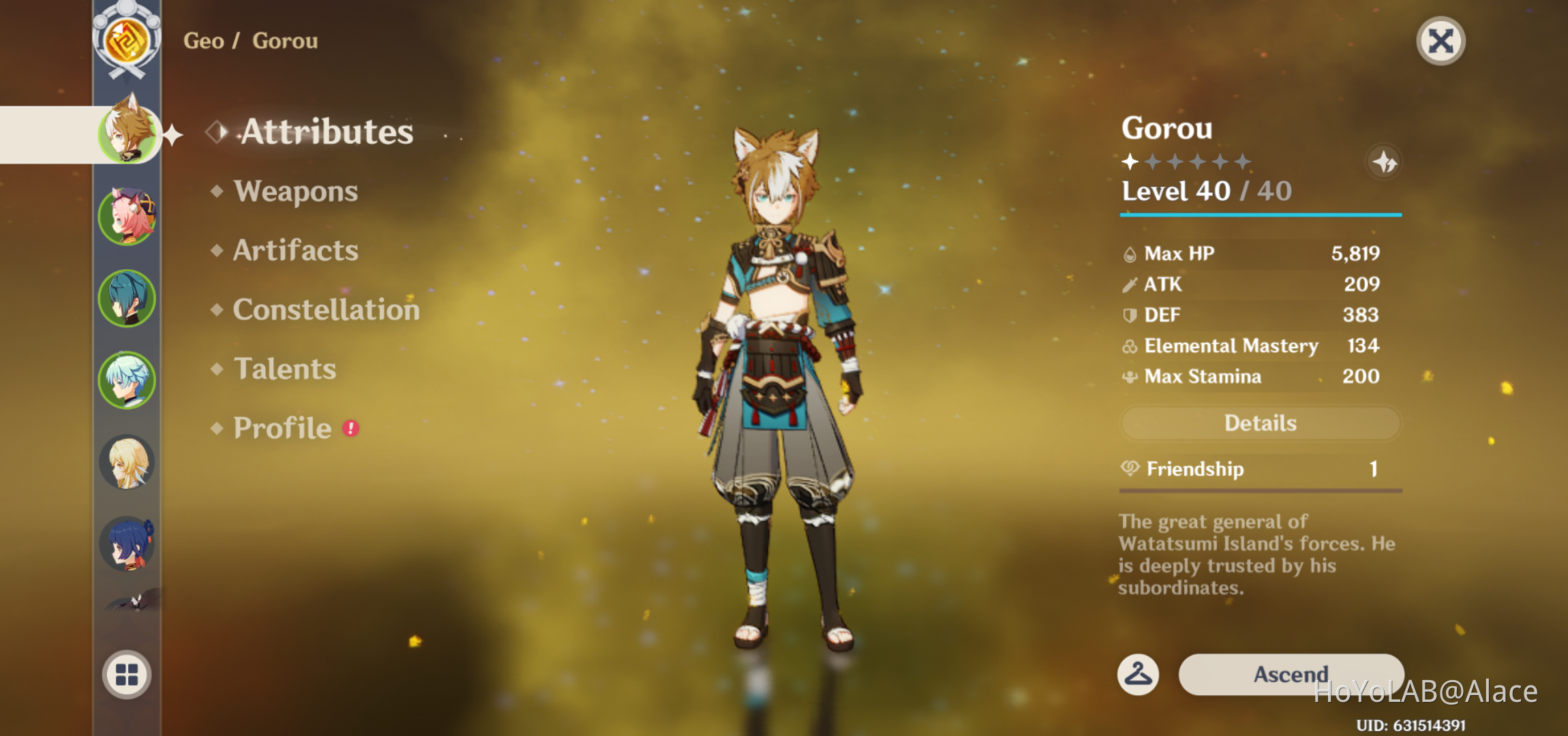The width and height of the screenshot is (1568, 736).
Task: Open the Geo element emblem icon
Action: 126,41
